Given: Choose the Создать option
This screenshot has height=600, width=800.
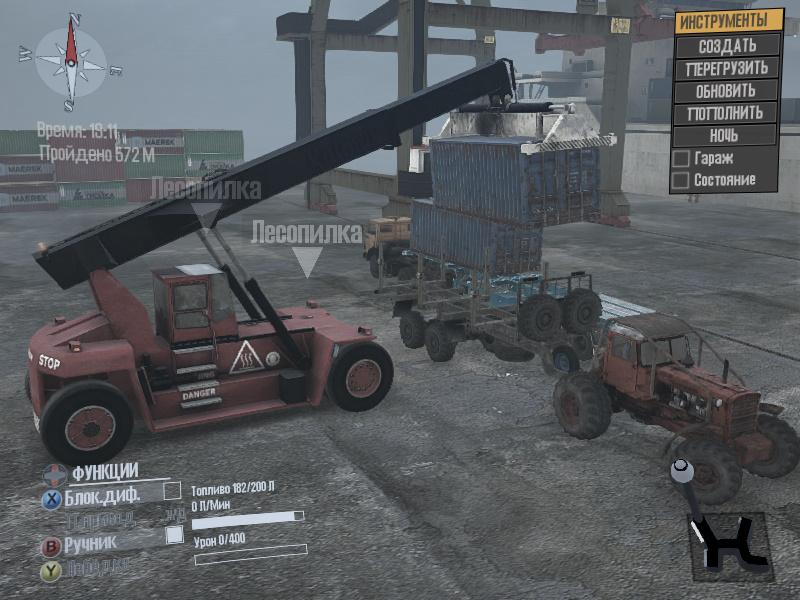Looking at the screenshot, I should tap(727, 45).
